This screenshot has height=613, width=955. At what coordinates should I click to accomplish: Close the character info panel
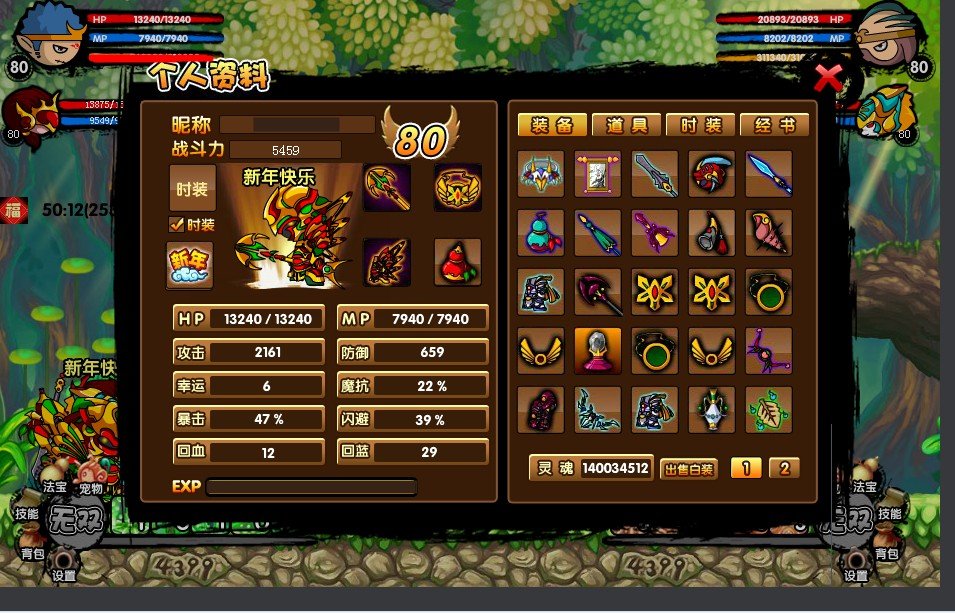pos(828,77)
